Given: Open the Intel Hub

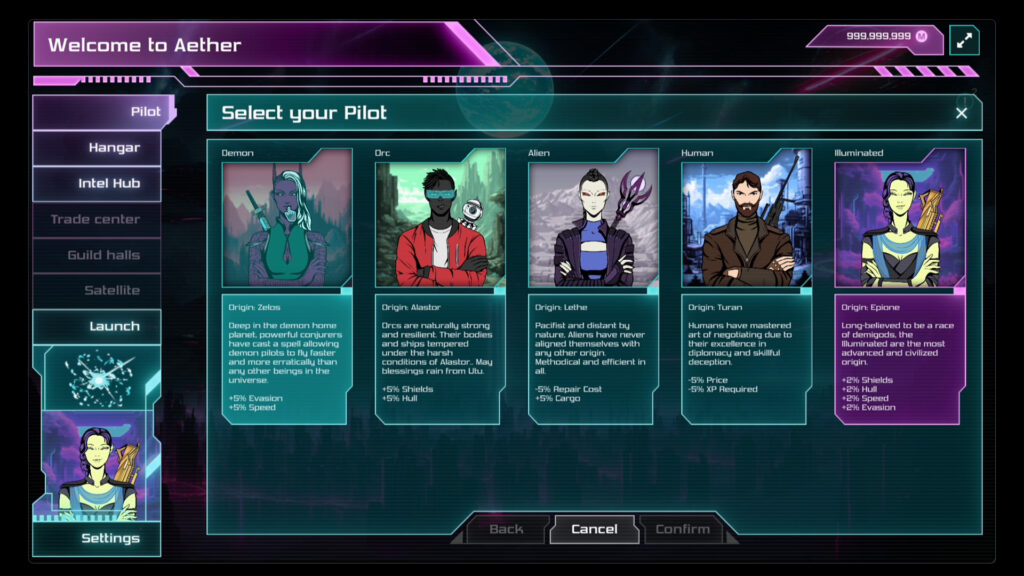Looking at the screenshot, I should [x=103, y=184].
